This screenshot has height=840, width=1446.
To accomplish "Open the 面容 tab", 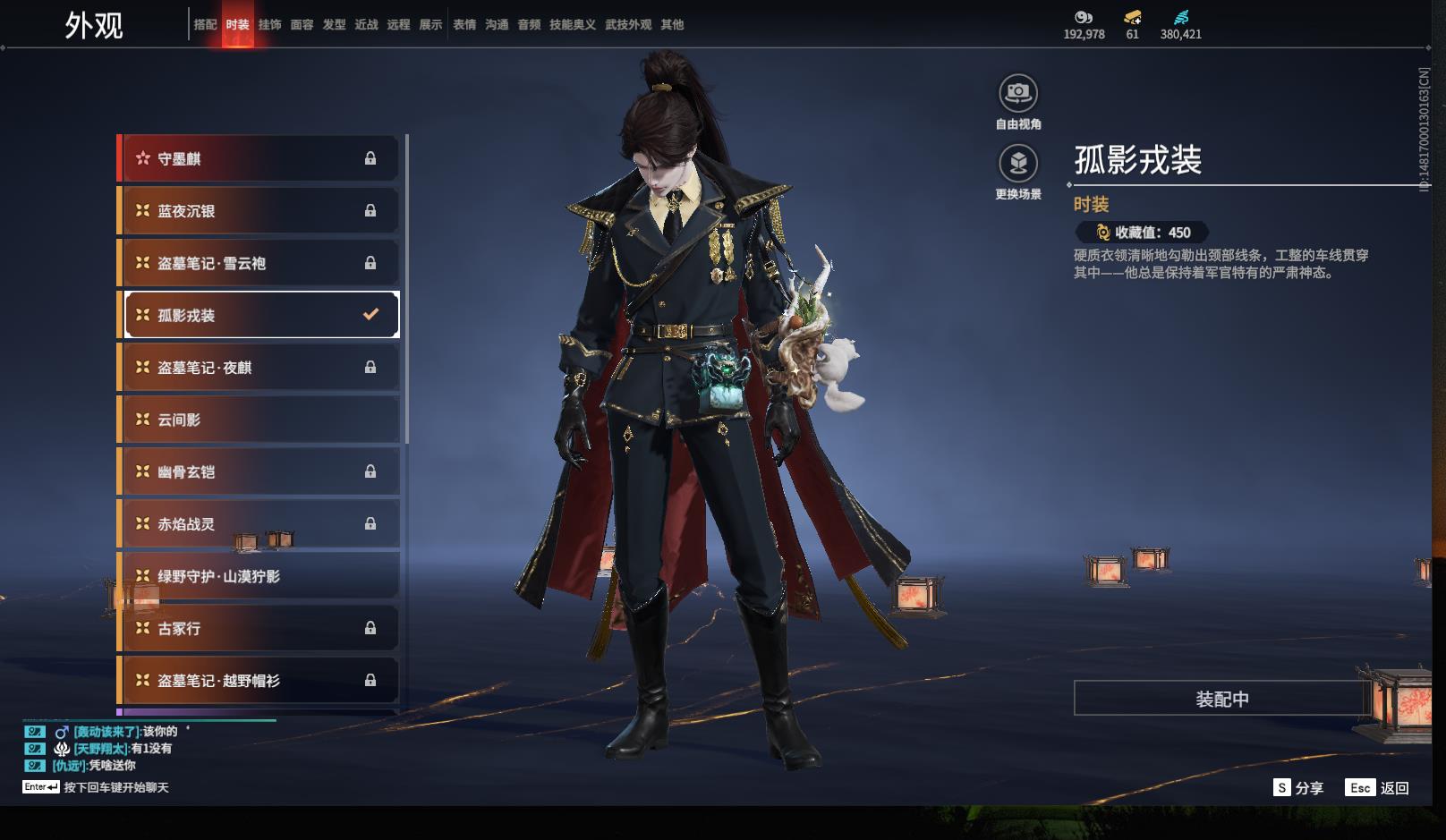I will tap(302, 25).
